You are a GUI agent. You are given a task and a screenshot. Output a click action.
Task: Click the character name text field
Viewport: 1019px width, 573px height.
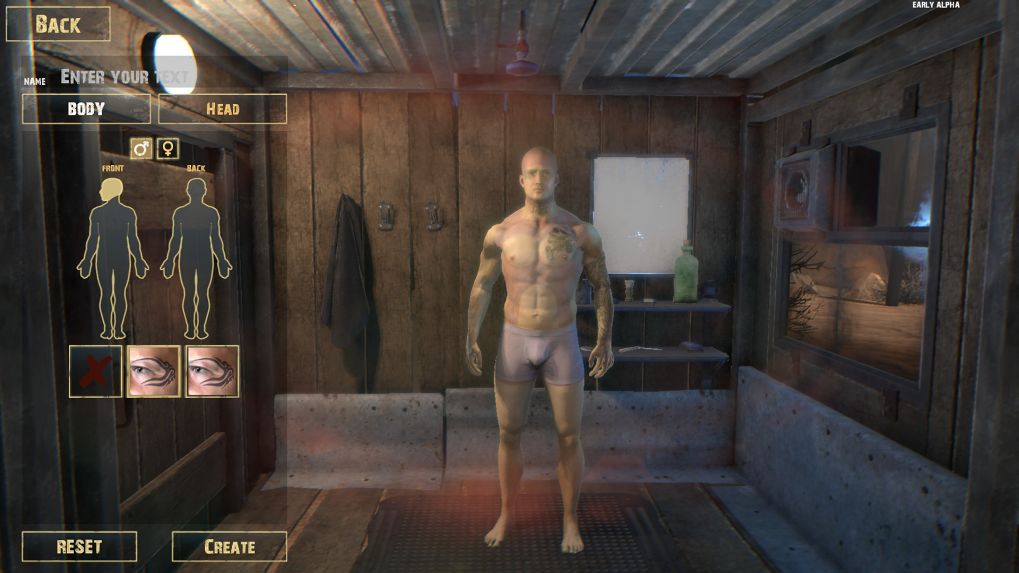125,76
